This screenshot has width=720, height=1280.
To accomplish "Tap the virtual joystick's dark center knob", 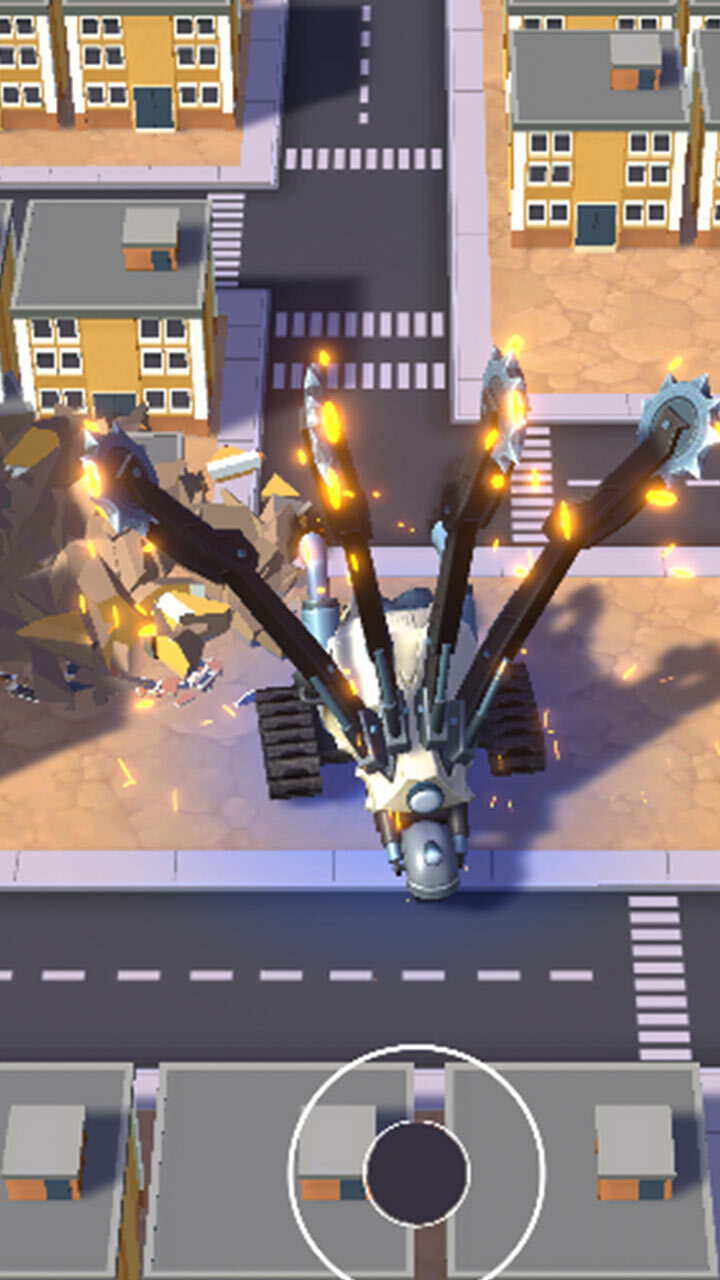I will click(417, 1172).
